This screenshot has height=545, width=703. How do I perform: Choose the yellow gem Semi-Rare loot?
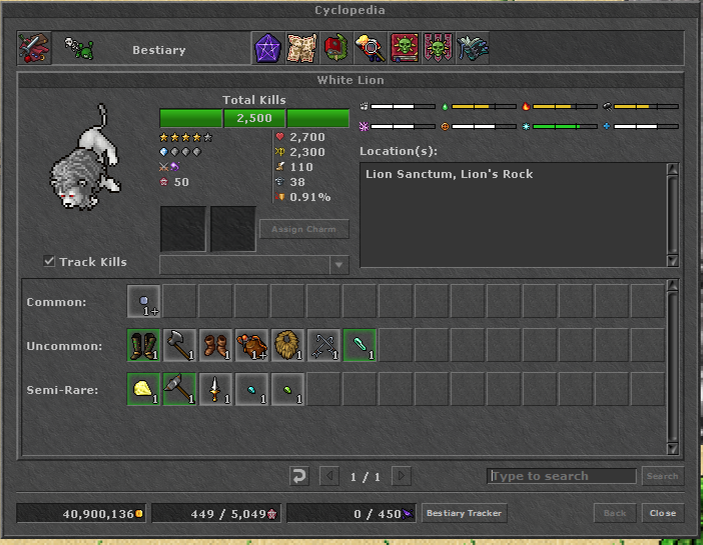(144, 389)
